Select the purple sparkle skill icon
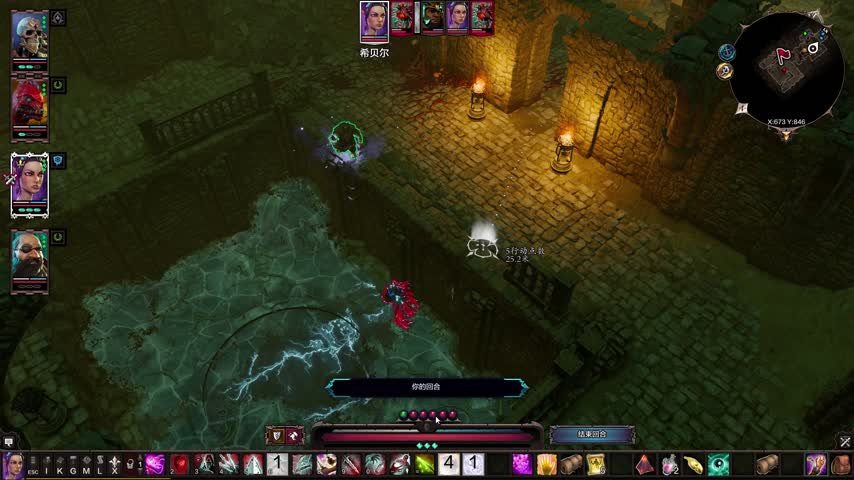The image size is (854, 480). coord(522,464)
